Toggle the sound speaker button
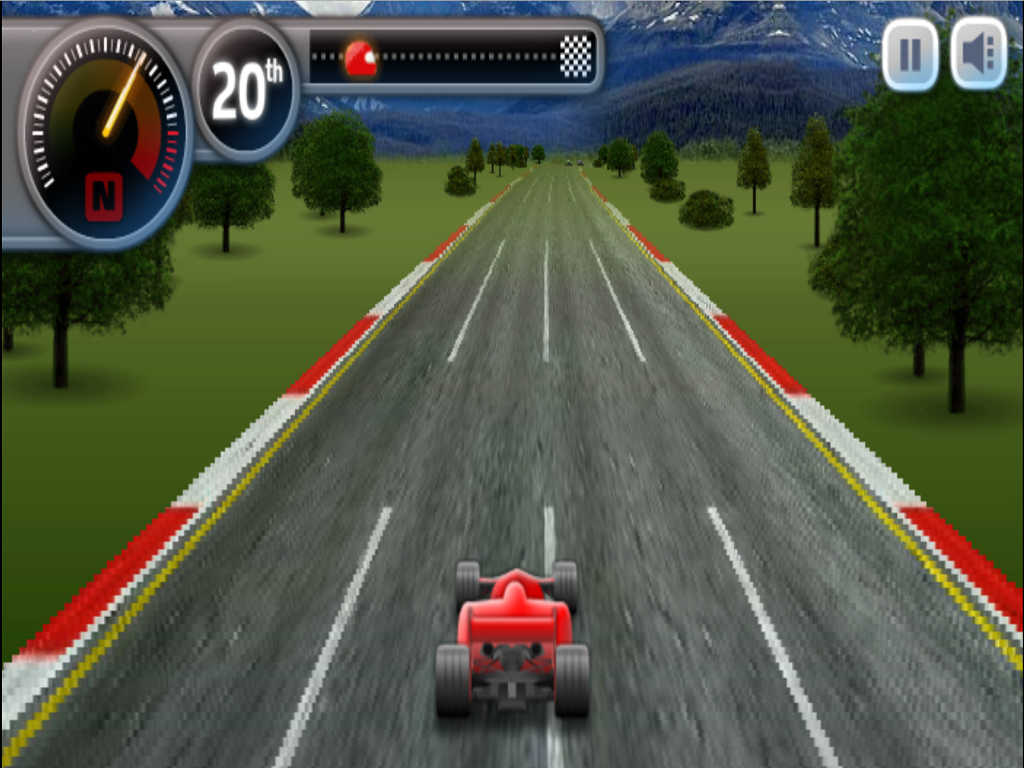The image size is (1024, 768). point(977,54)
